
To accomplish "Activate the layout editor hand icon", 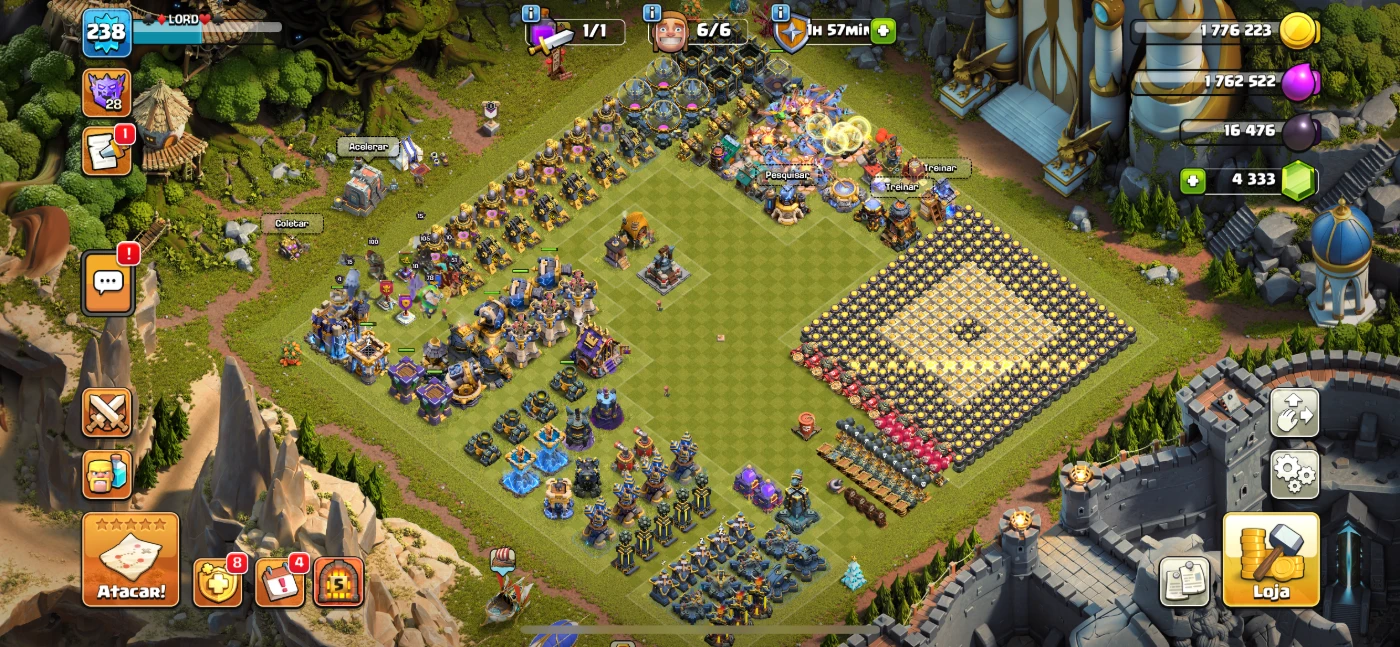I will (1294, 412).
